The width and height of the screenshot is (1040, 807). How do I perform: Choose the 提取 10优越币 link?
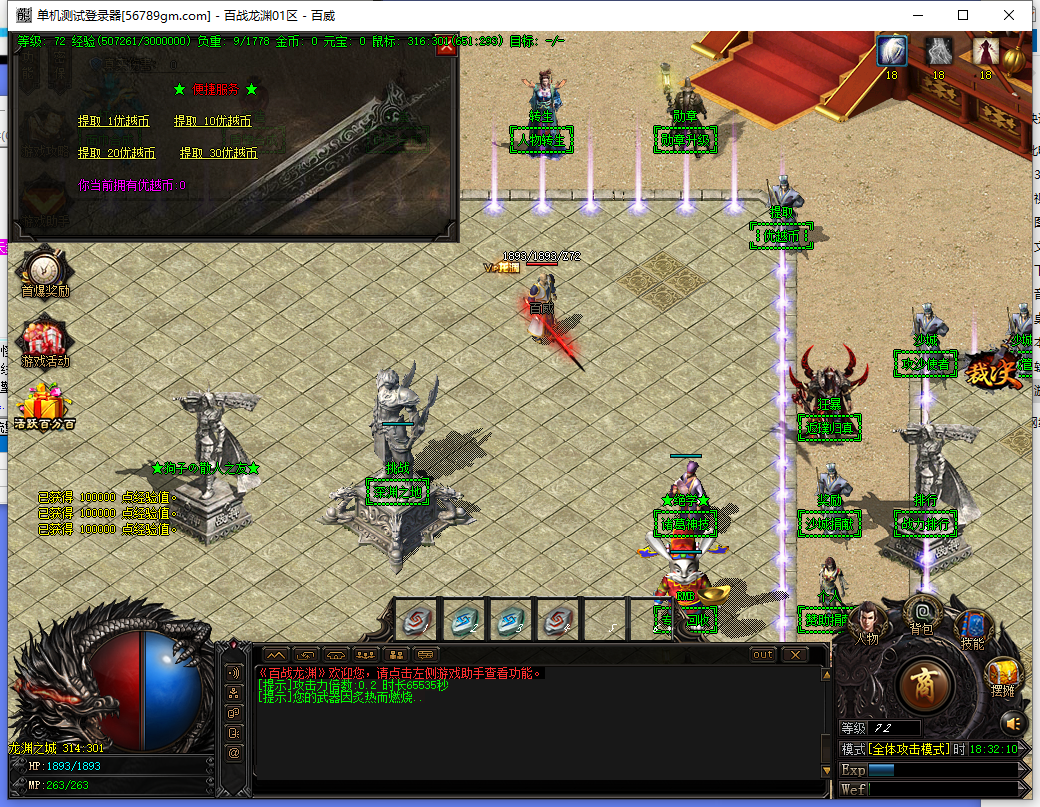tap(212, 121)
